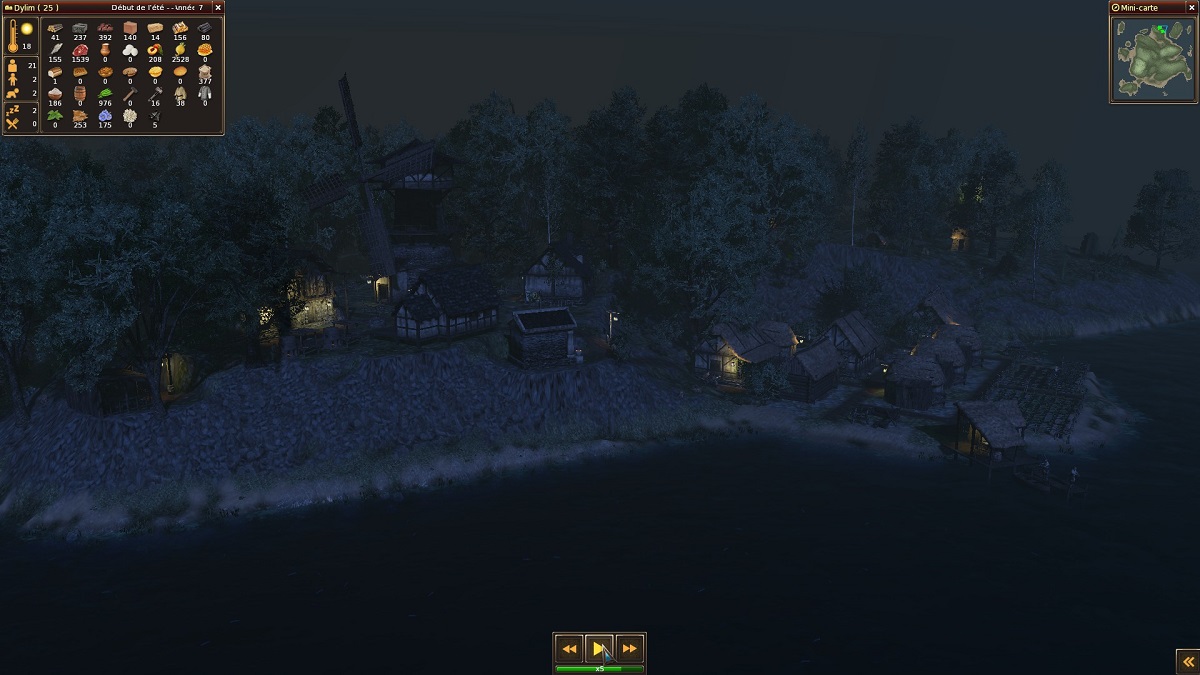Speed up the game with fast-forward button

[629, 648]
